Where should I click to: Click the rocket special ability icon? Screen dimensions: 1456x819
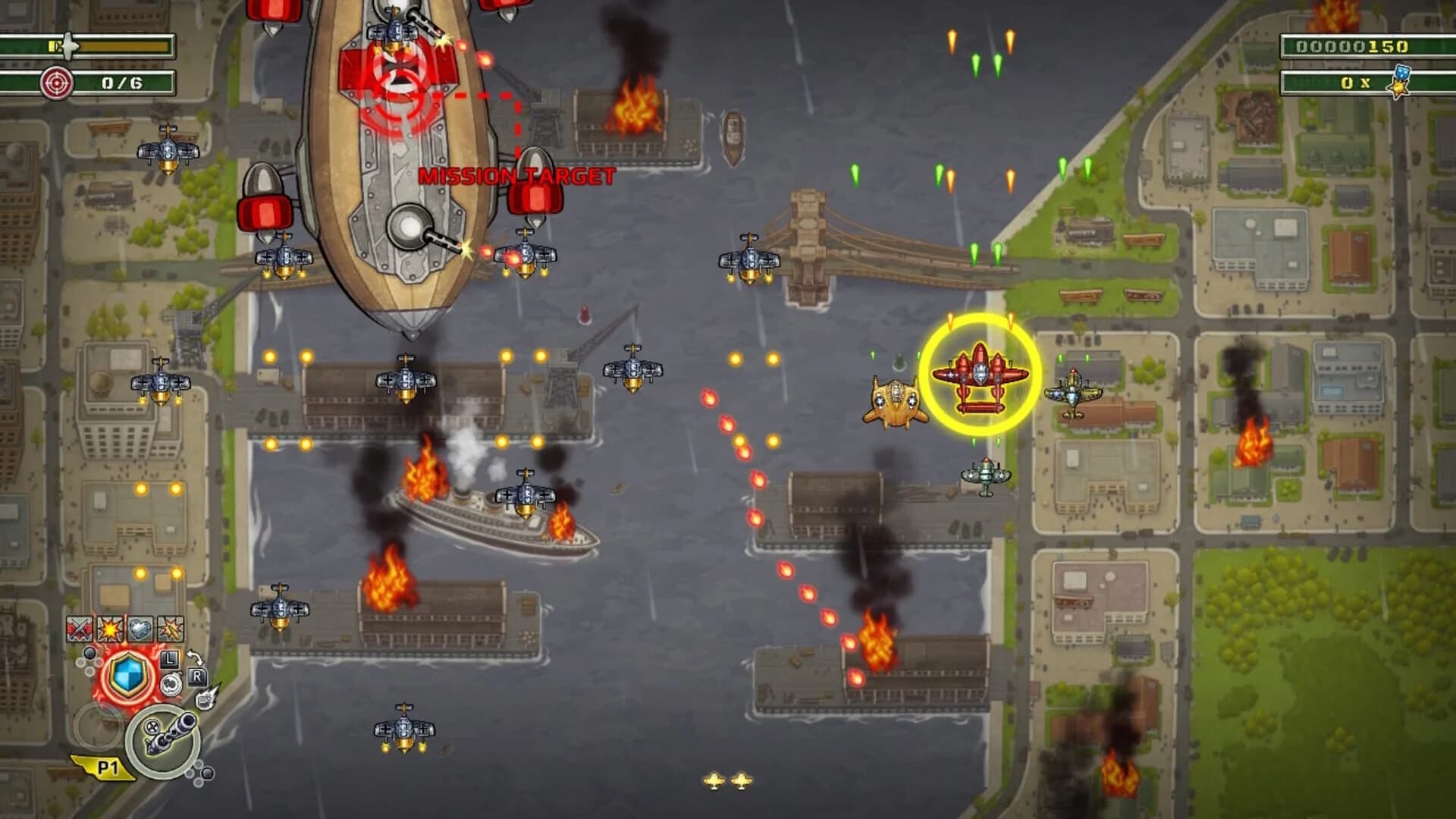(206, 698)
